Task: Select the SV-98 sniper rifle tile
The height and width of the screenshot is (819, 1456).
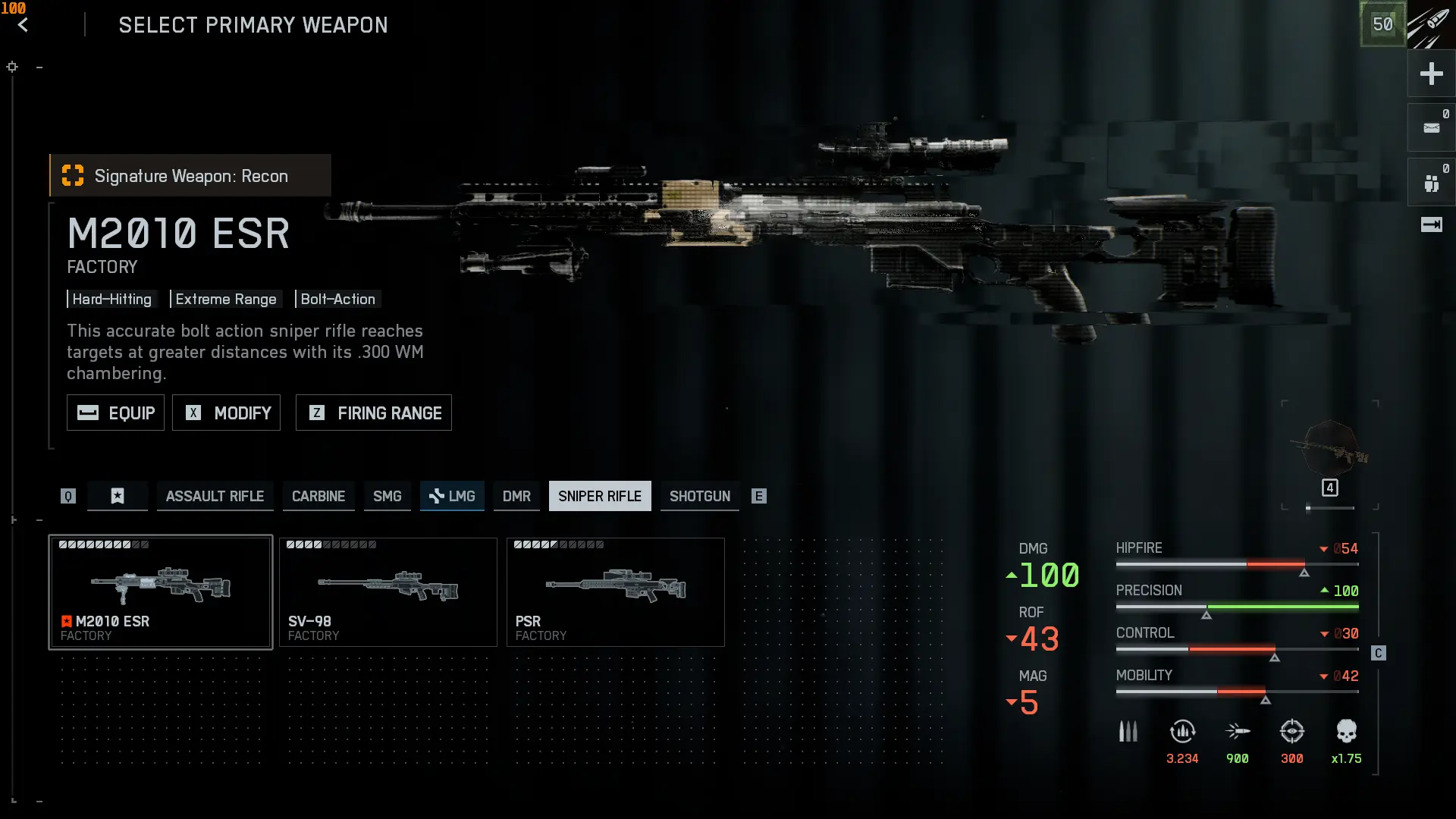Action: (x=388, y=591)
